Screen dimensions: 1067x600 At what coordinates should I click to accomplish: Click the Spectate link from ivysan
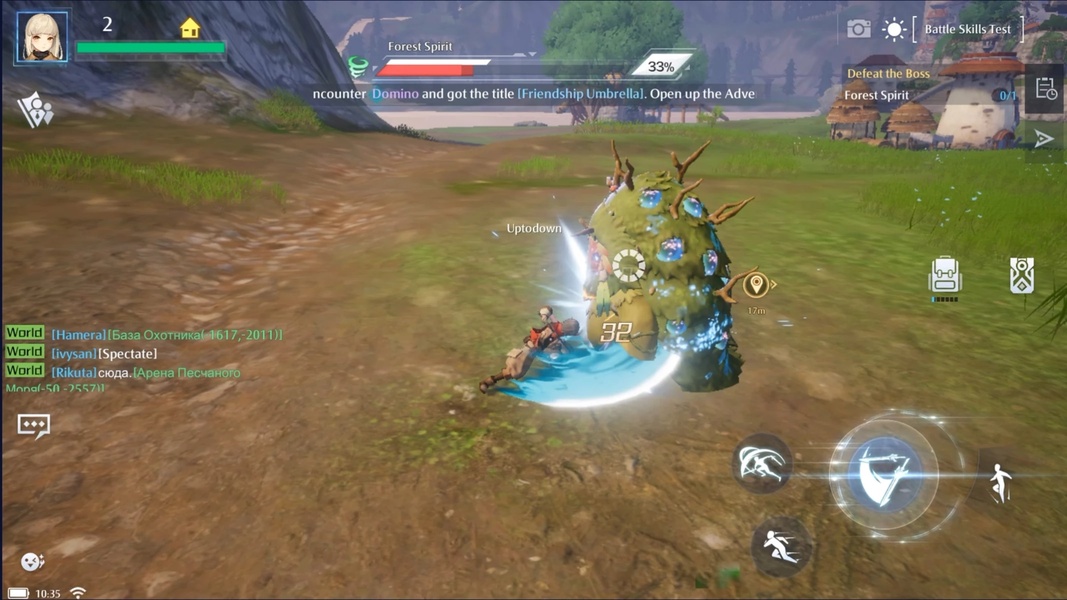pyautogui.click(x=127, y=354)
